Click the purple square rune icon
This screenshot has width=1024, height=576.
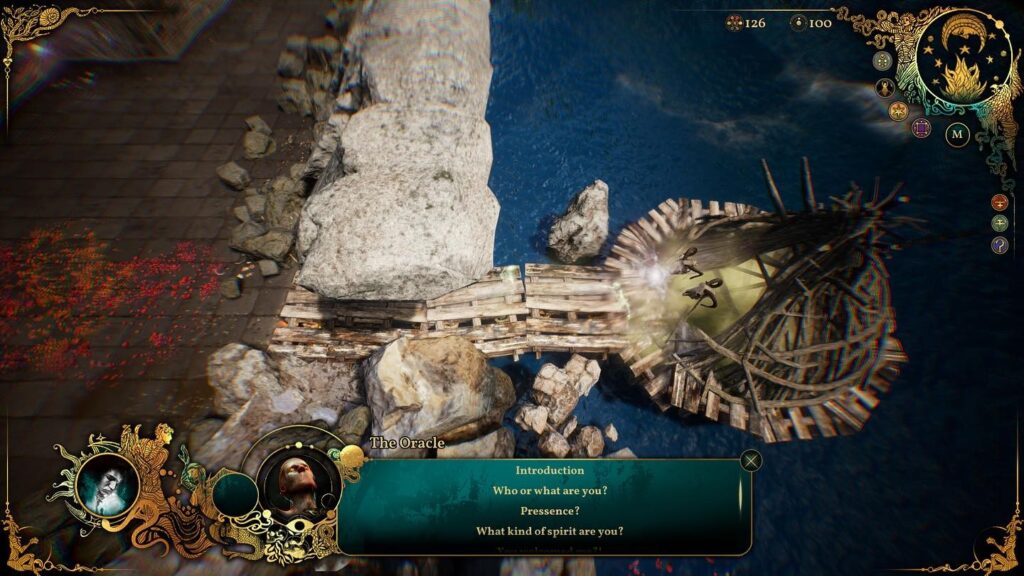click(921, 127)
